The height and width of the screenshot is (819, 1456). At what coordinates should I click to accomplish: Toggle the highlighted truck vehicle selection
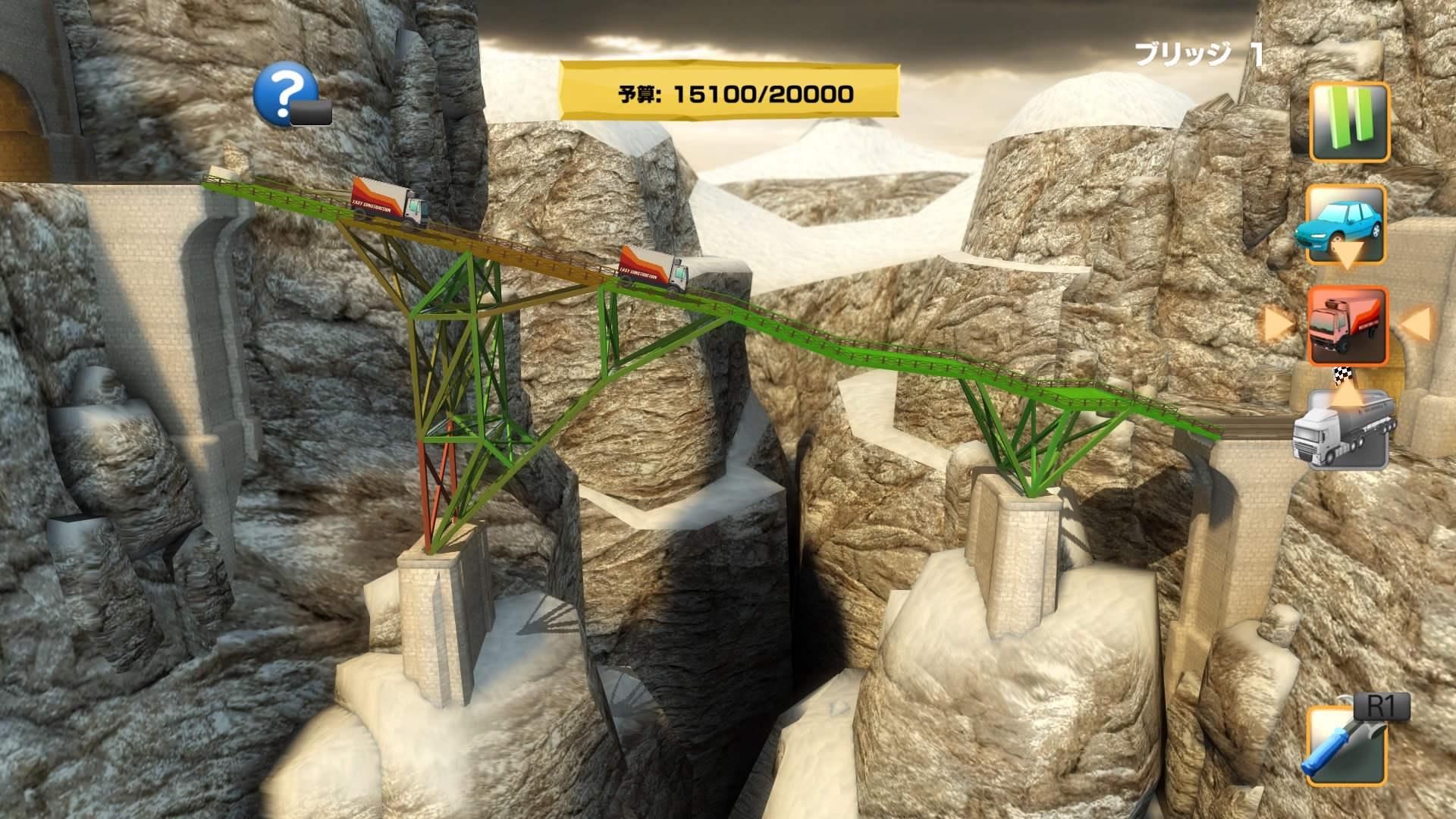click(x=1348, y=326)
